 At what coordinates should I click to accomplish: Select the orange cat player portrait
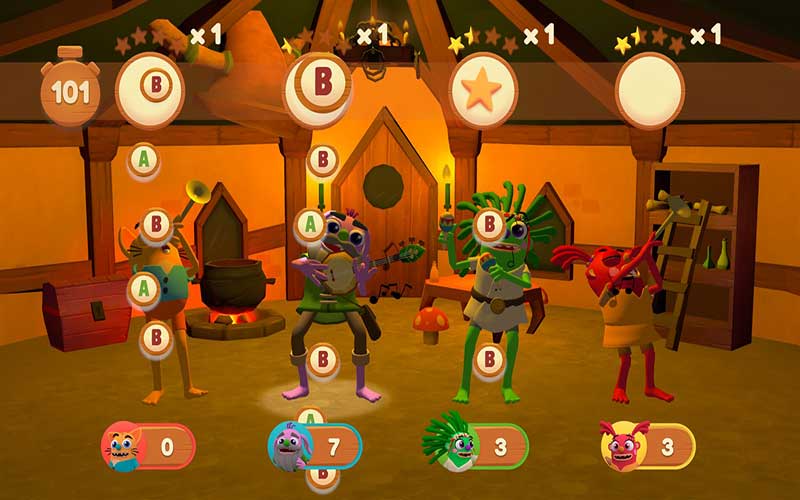coord(124,446)
